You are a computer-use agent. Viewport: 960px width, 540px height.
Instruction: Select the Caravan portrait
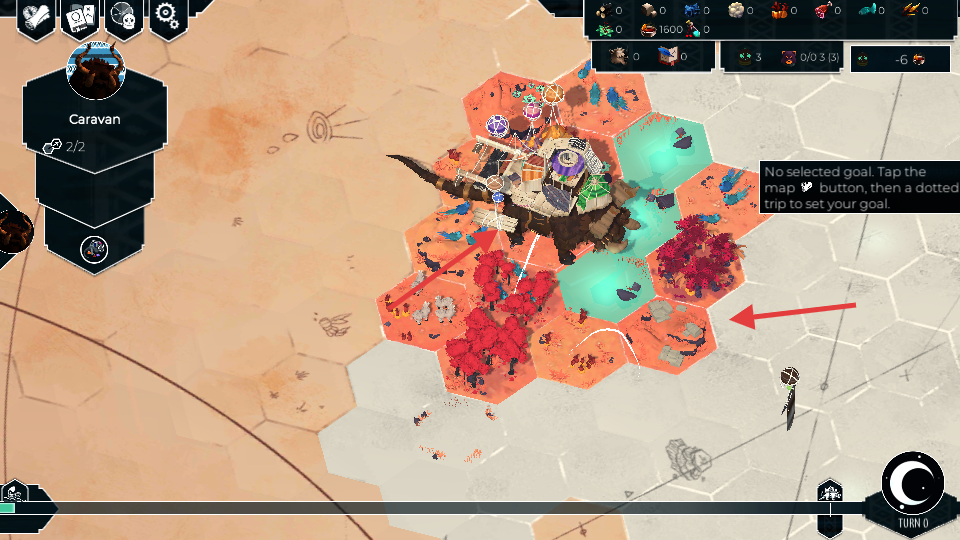point(95,70)
